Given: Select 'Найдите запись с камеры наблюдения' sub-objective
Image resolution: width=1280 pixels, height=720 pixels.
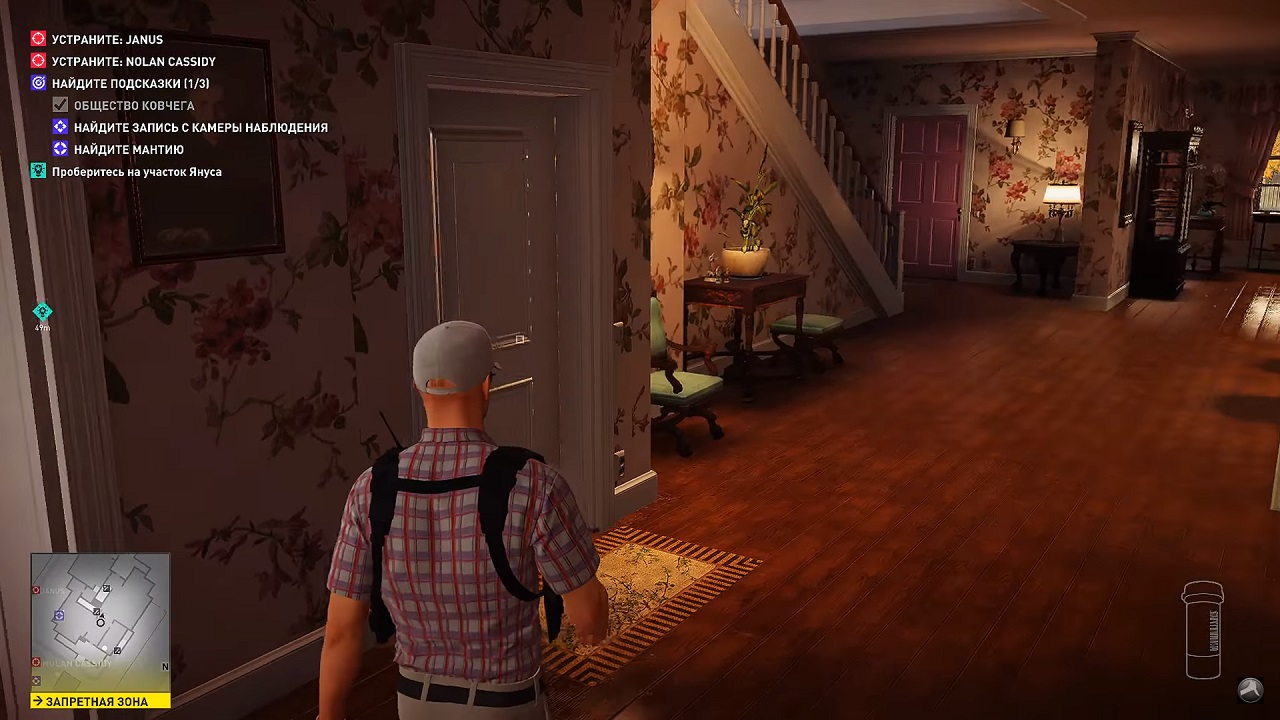Looking at the screenshot, I should click(x=200, y=127).
